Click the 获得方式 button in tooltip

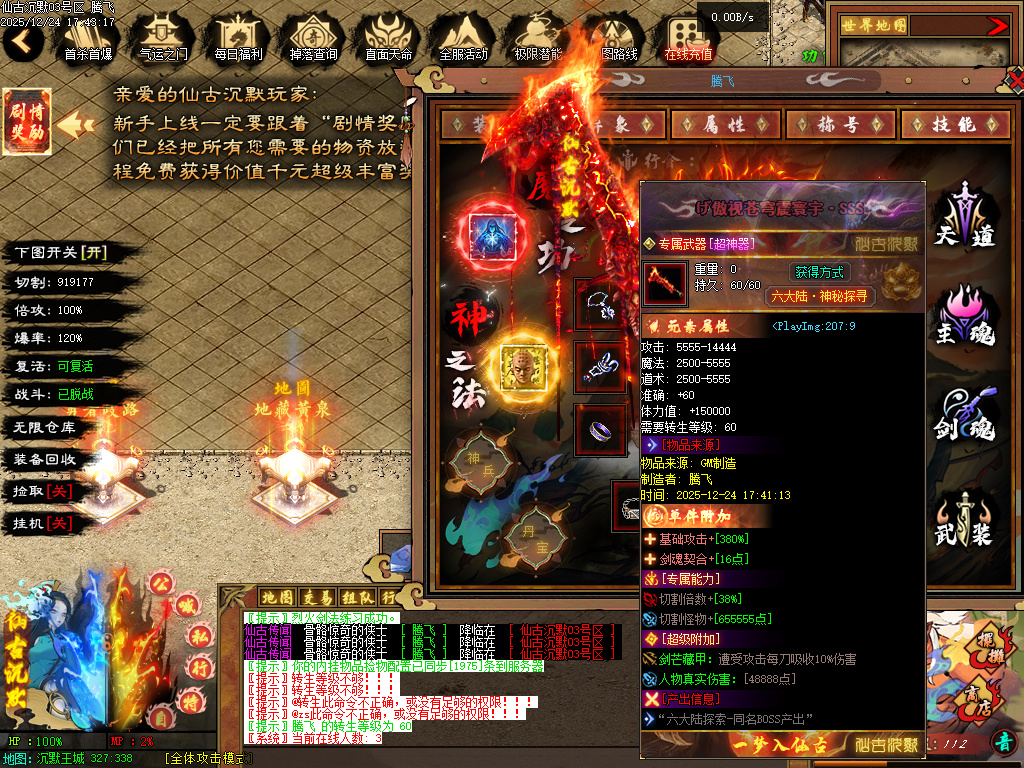click(x=820, y=272)
